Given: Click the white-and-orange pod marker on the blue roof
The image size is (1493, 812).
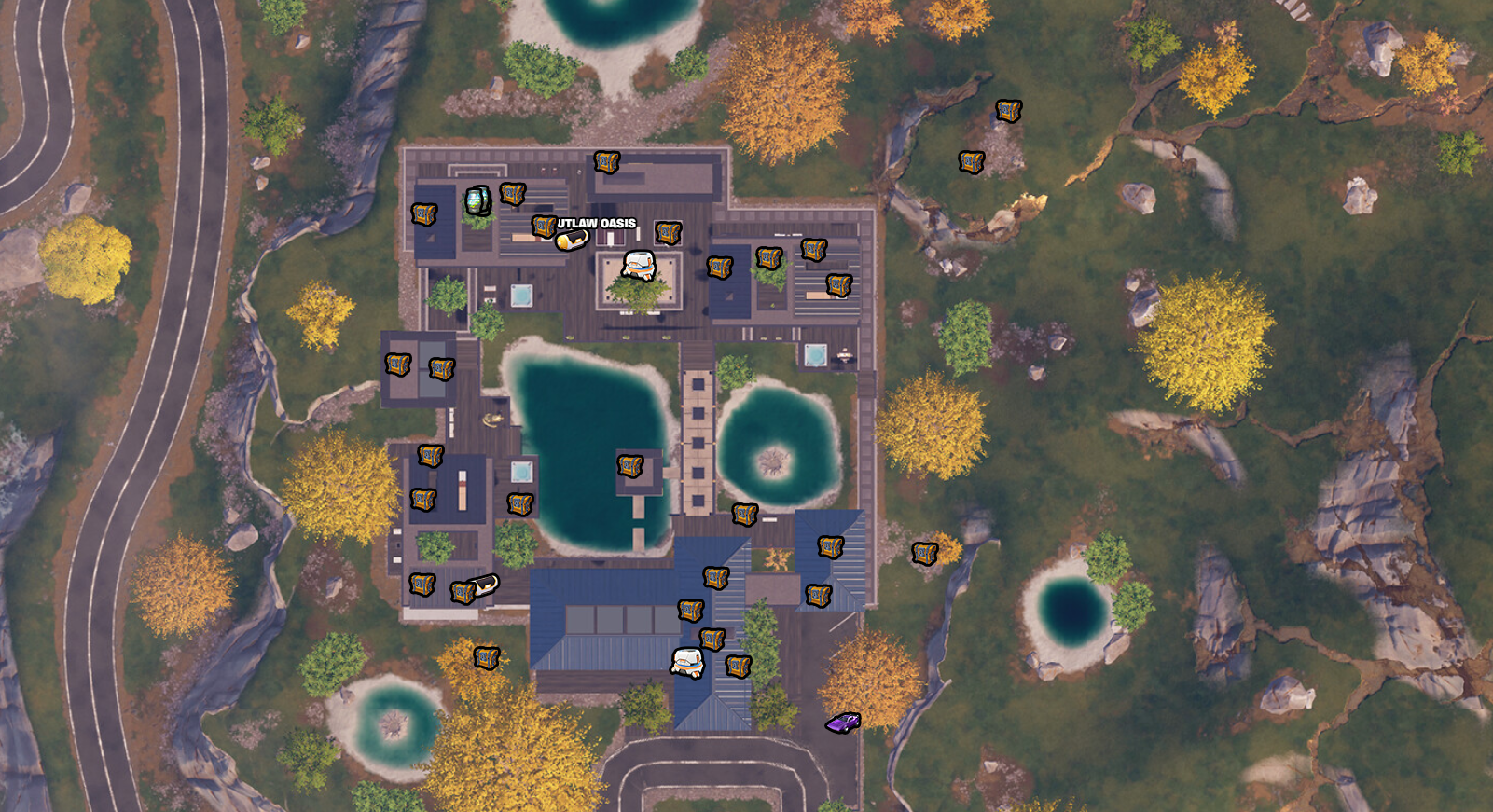Looking at the screenshot, I should tap(687, 662).
